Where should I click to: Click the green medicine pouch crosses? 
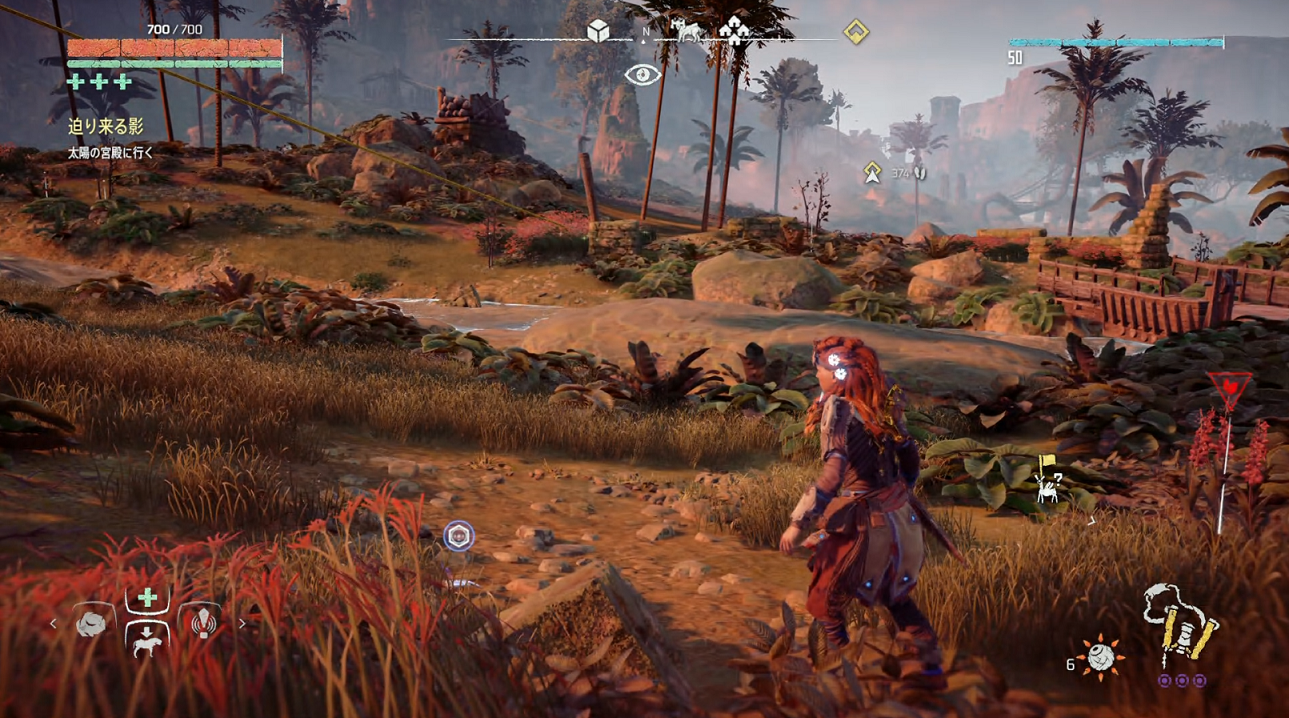(x=99, y=82)
